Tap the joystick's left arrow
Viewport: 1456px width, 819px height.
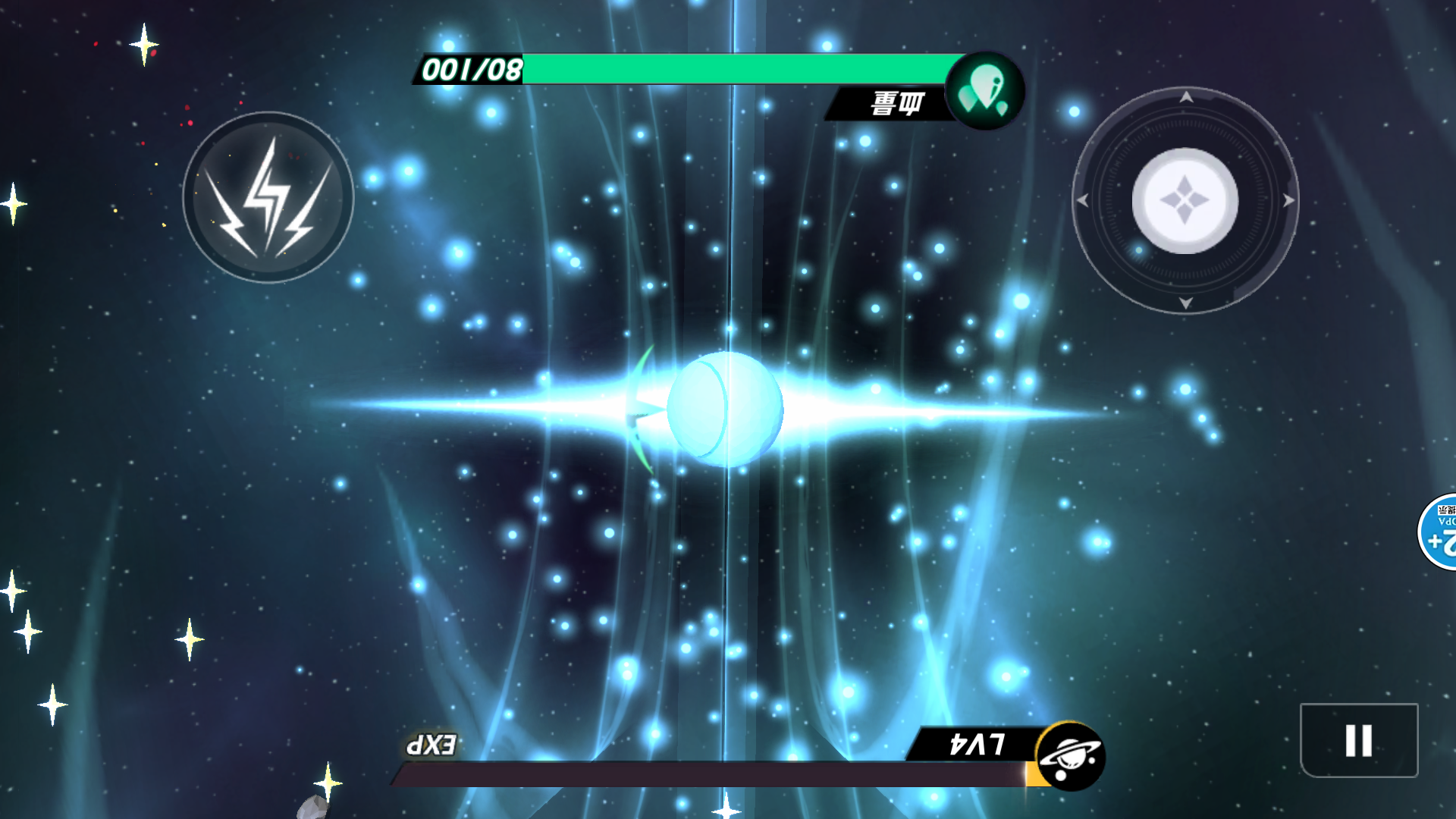pos(1083,201)
